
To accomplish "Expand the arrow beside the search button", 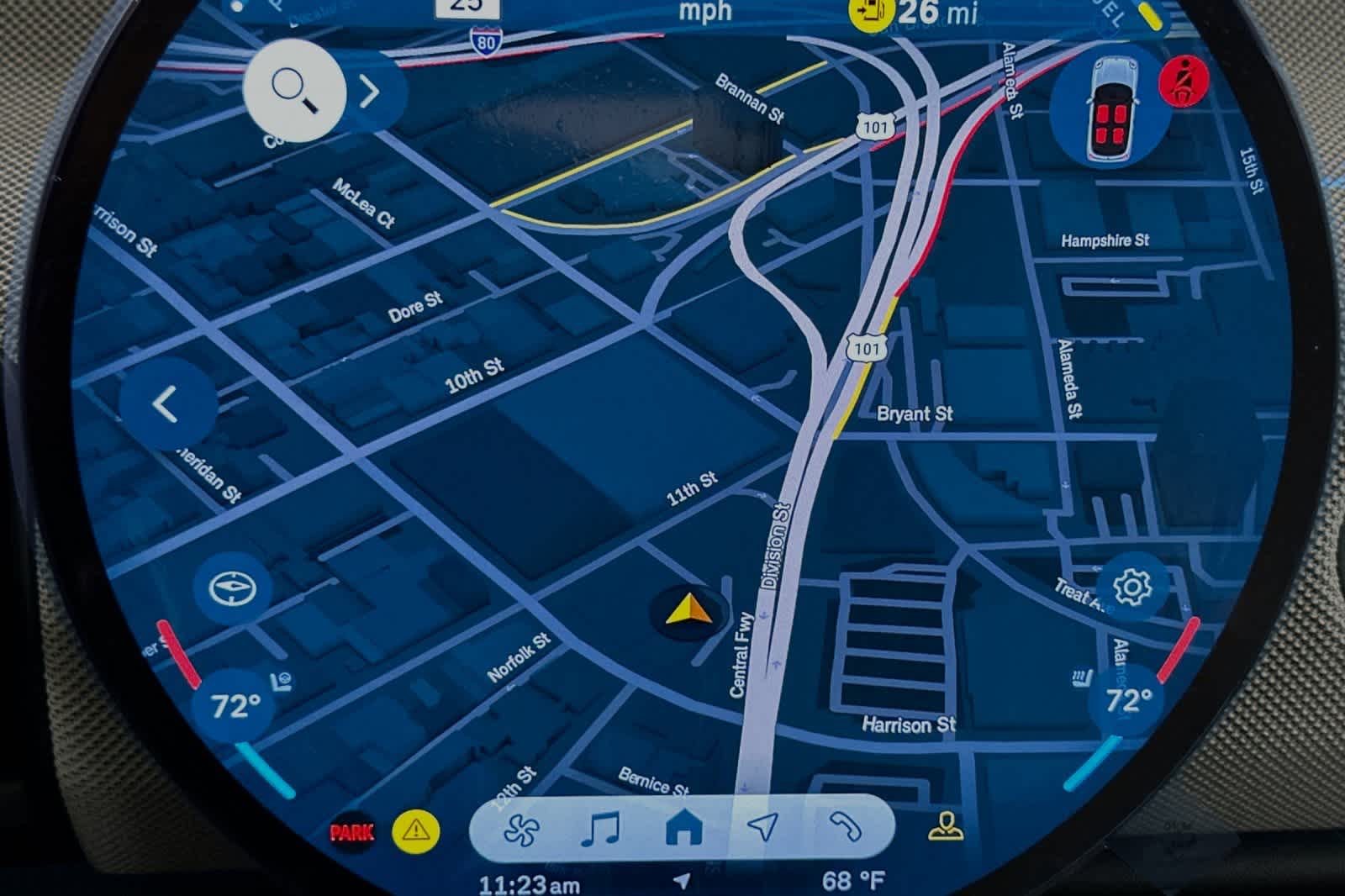I will (370, 92).
